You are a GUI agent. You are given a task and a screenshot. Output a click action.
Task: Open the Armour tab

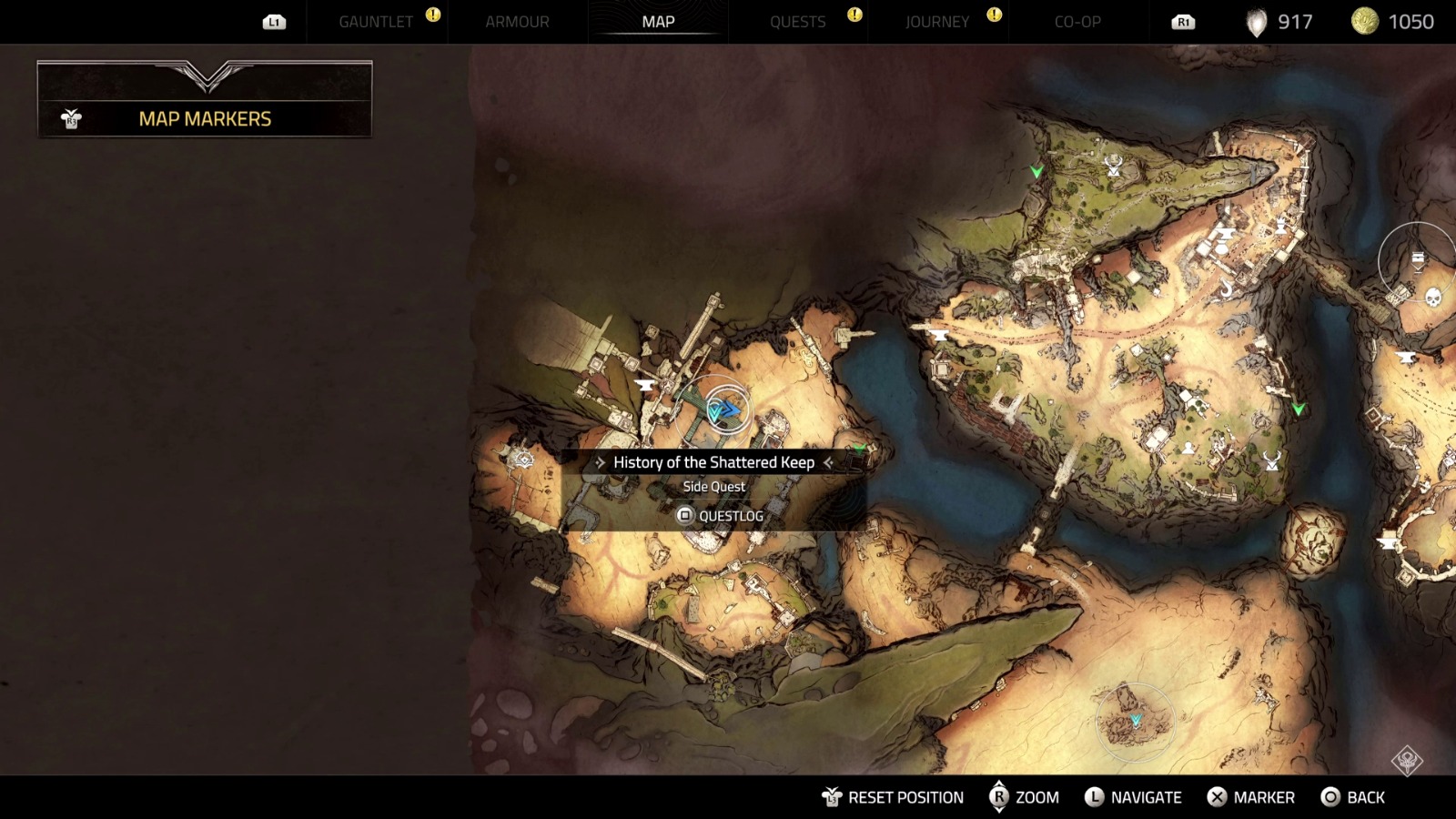pyautogui.click(x=517, y=22)
